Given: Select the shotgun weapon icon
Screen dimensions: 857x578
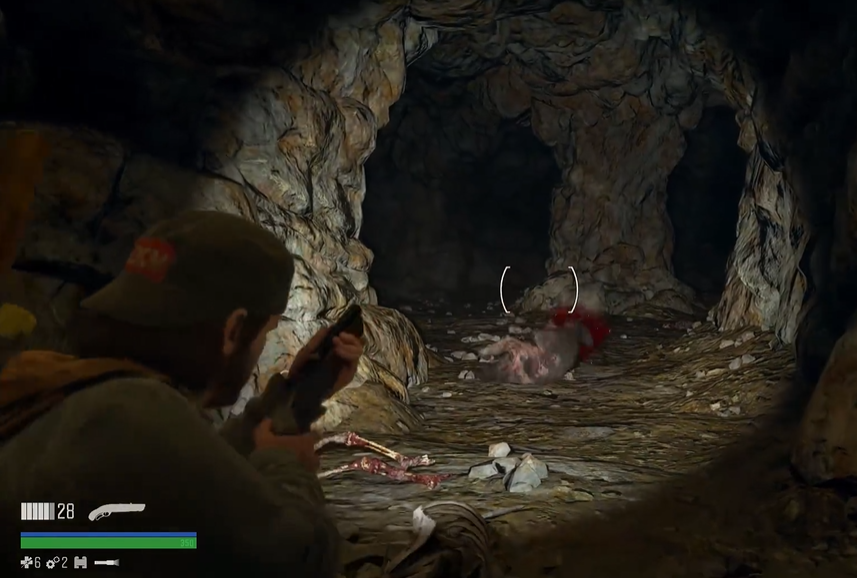Looking at the screenshot, I should click(x=115, y=511).
